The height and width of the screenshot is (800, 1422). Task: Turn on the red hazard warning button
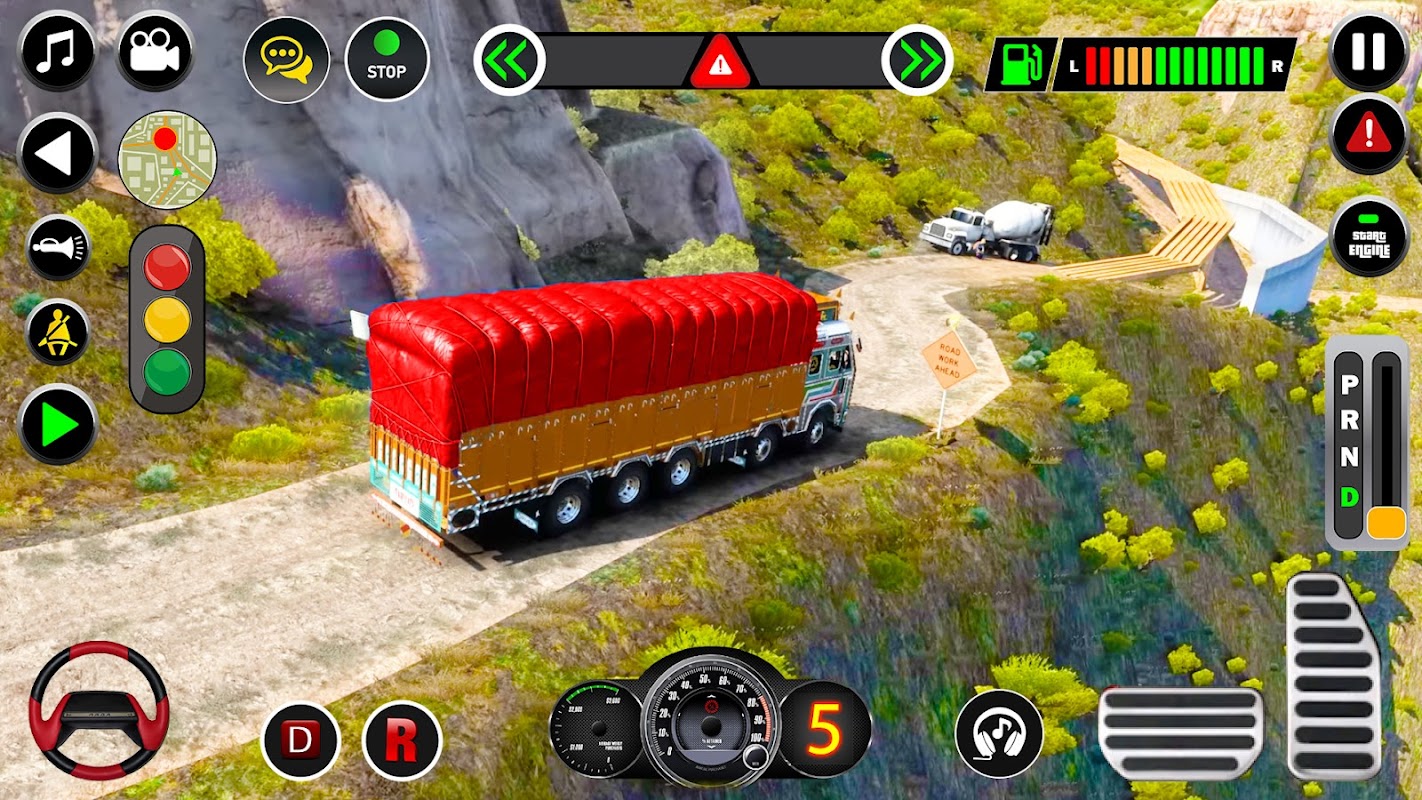click(x=1369, y=134)
